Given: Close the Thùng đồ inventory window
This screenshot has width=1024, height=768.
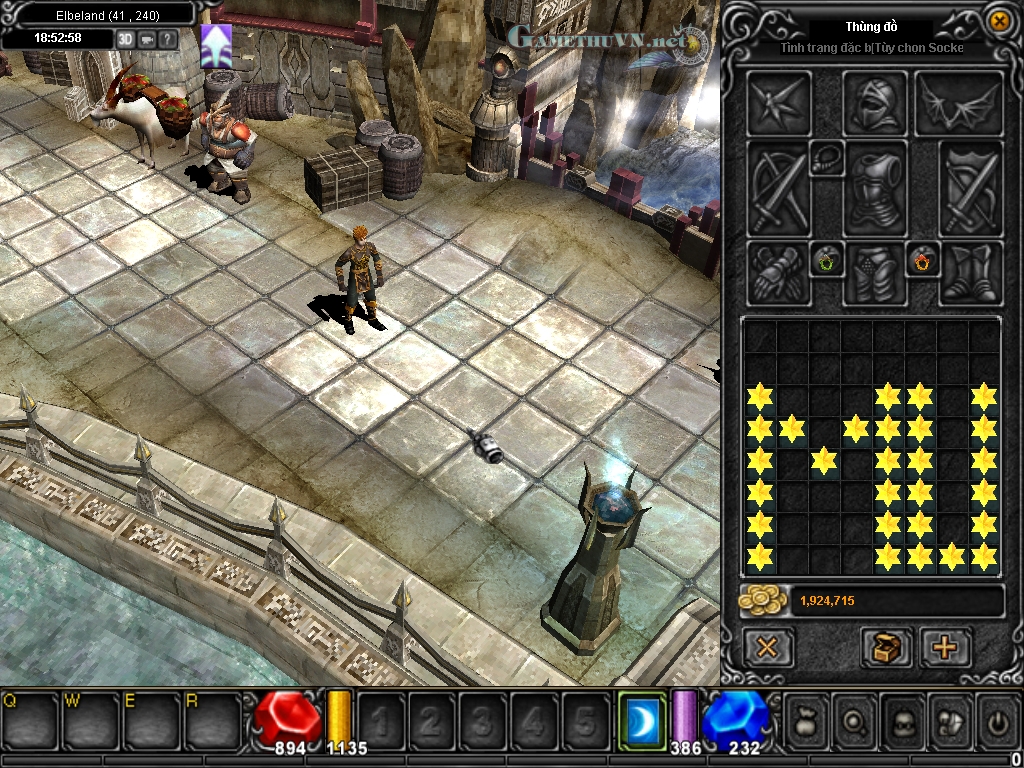Looking at the screenshot, I should click(x=998, y=21).
